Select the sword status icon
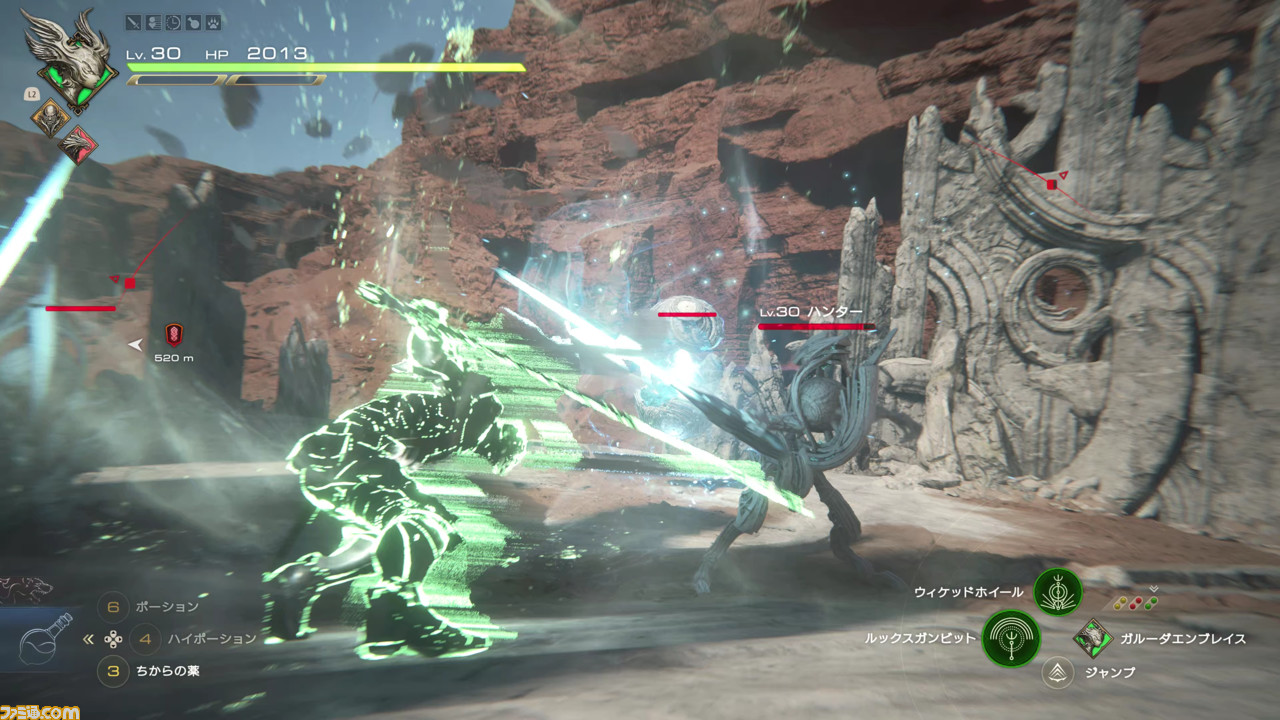The height and width of the screenshot is (720, 1280). (x=133, y=22)
